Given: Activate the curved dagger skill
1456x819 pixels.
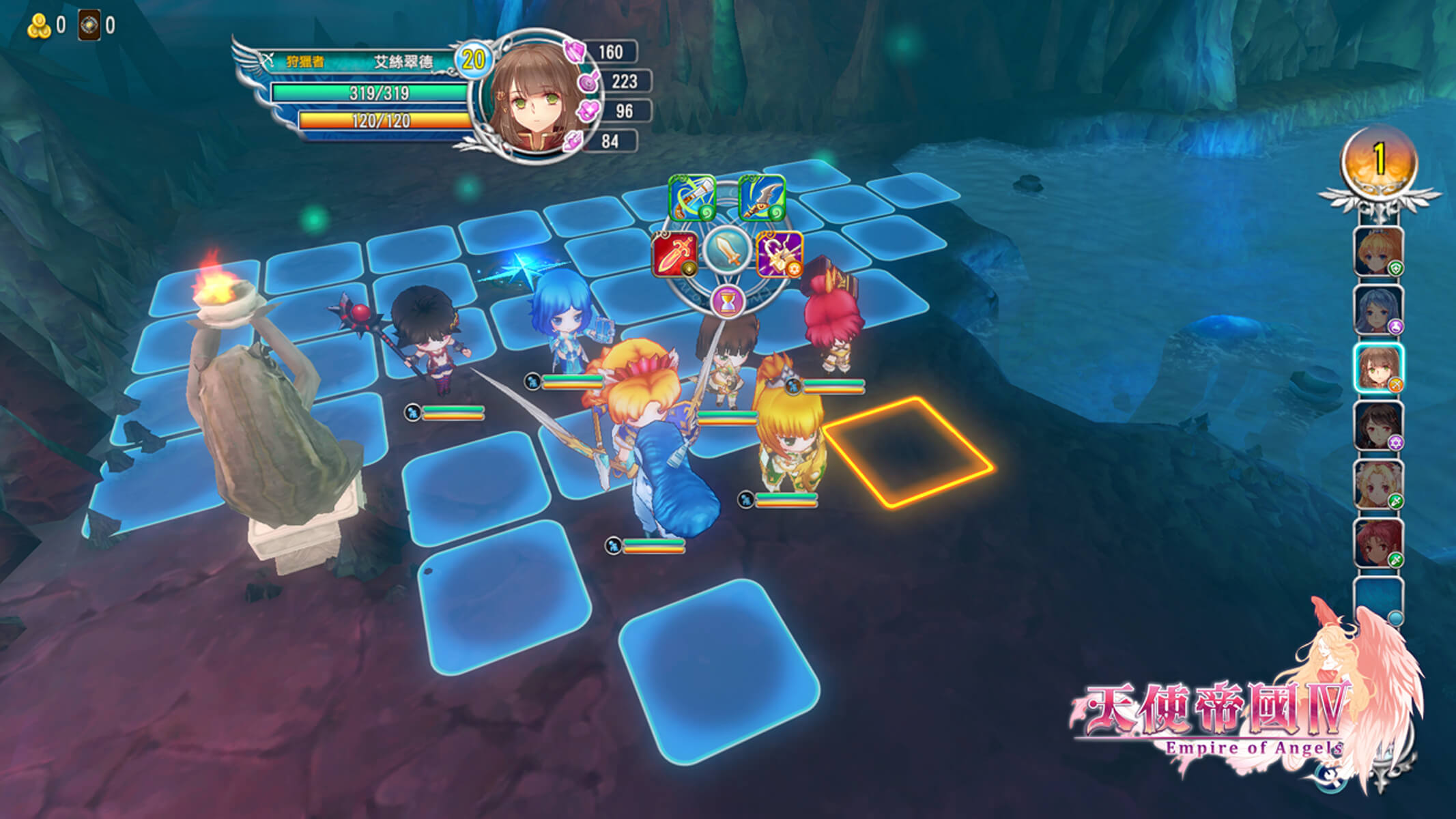Looking at the screenshot, I should coord(762,198).
